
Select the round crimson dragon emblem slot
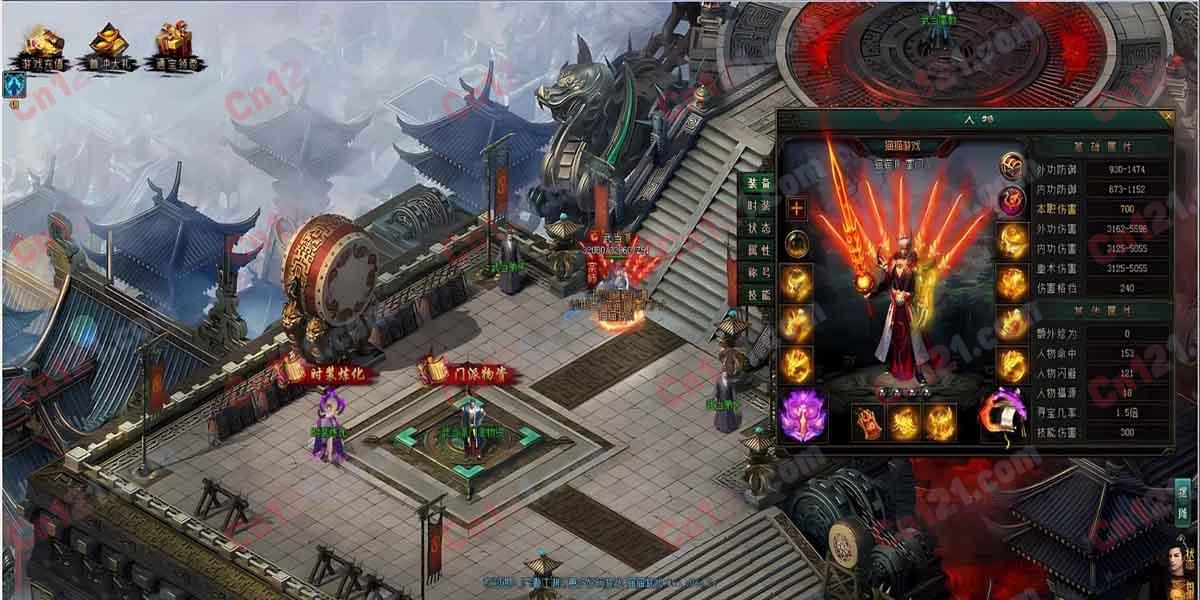coord(1012,201)
